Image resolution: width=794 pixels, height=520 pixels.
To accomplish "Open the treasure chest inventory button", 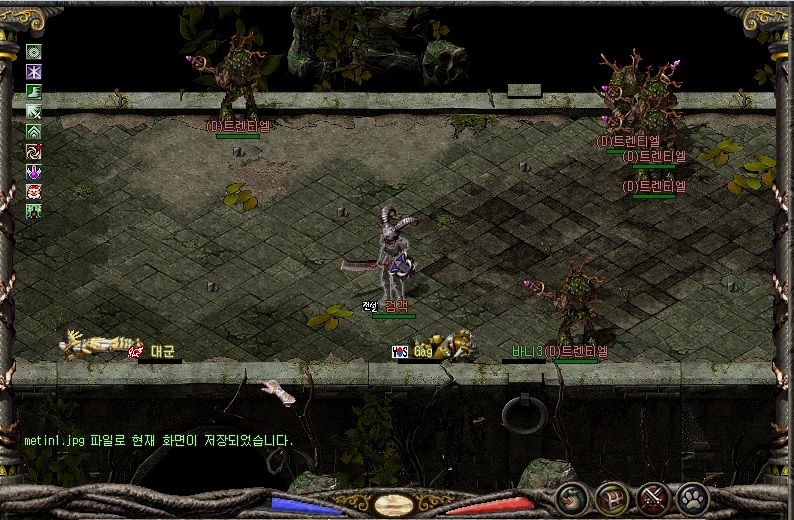I will pyautogui.click(x=612, y=497).
